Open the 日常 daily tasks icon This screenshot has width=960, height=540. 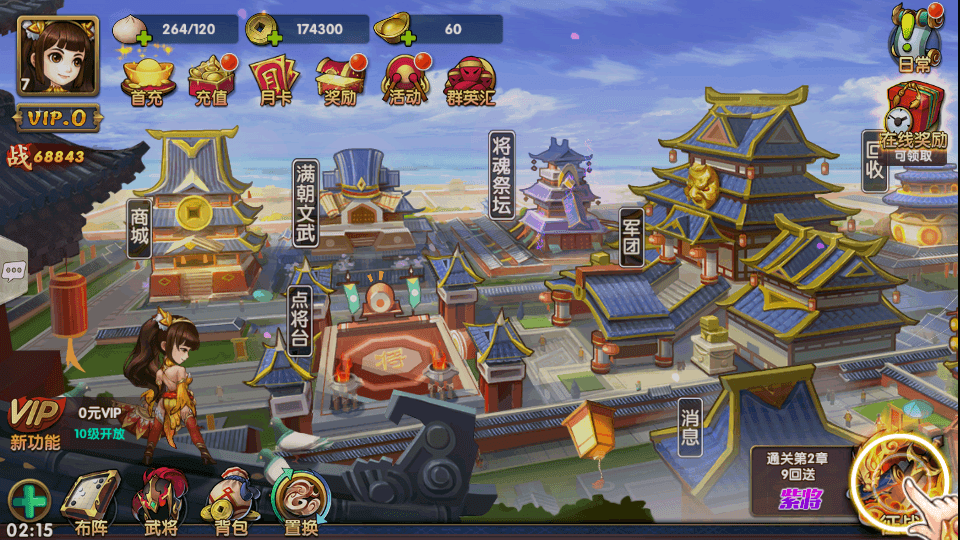[914, 39]
